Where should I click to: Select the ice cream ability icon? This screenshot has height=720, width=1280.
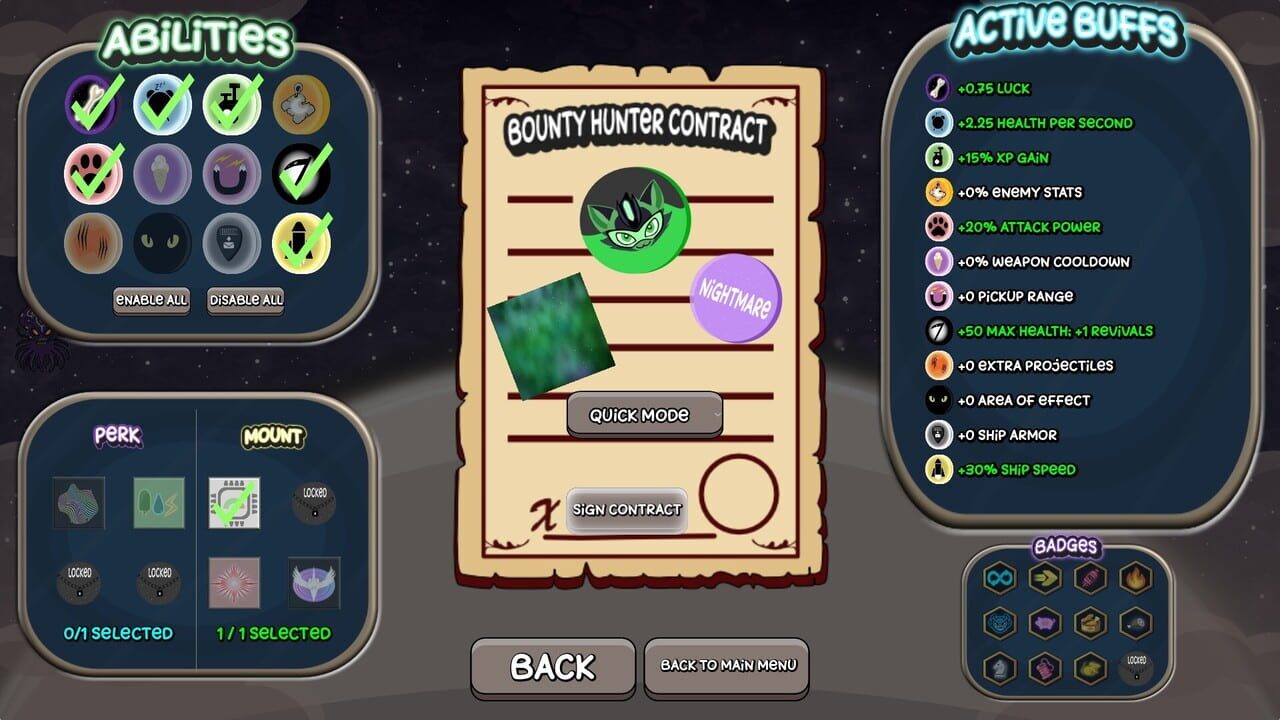pos(163,175)
